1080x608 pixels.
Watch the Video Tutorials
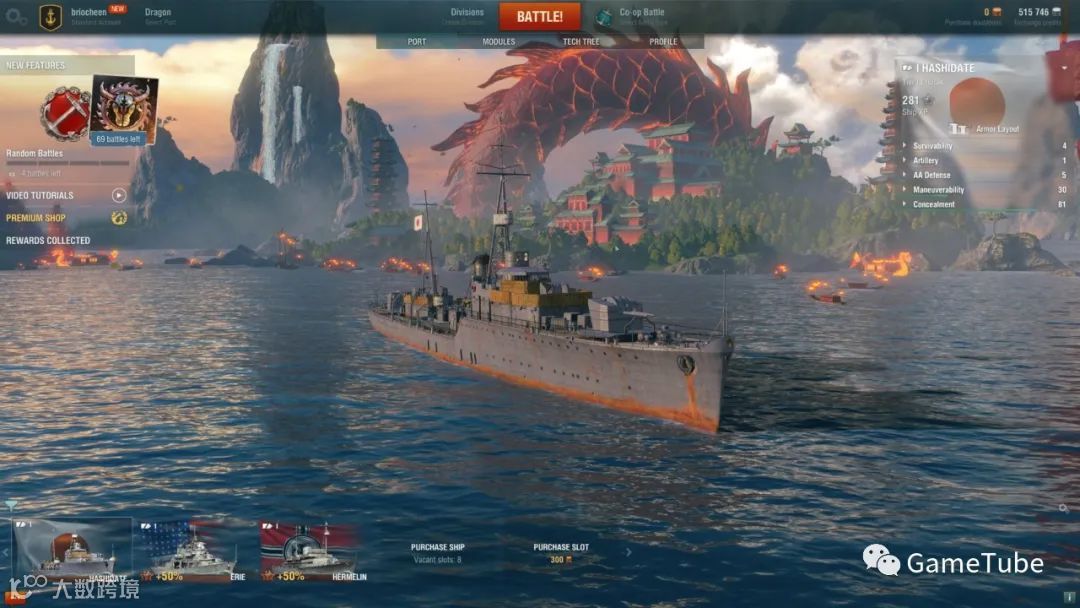pos(40,196)
